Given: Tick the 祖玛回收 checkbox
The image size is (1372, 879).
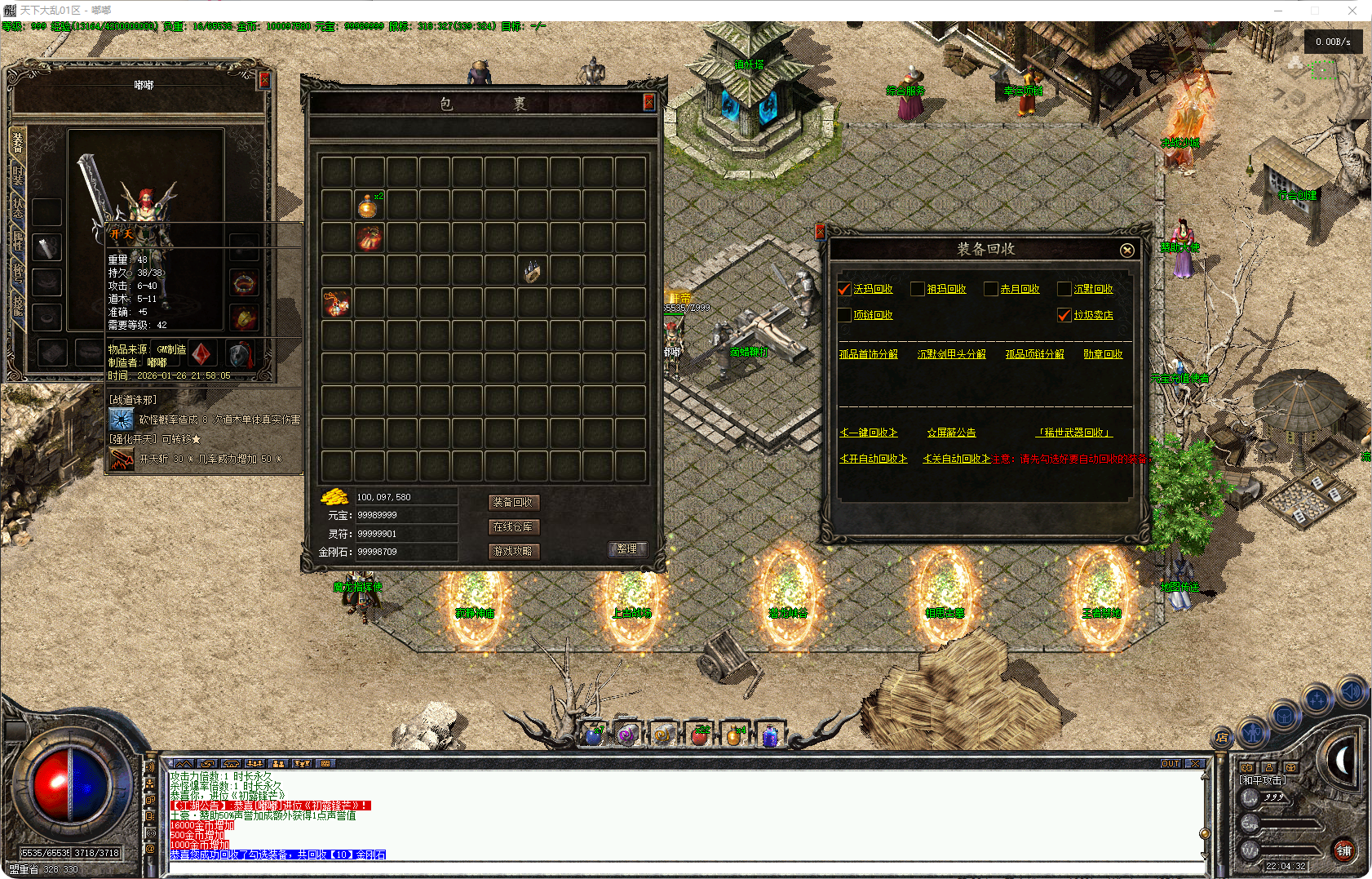Looking at the screenshot, I should click(x=918, y=289).
